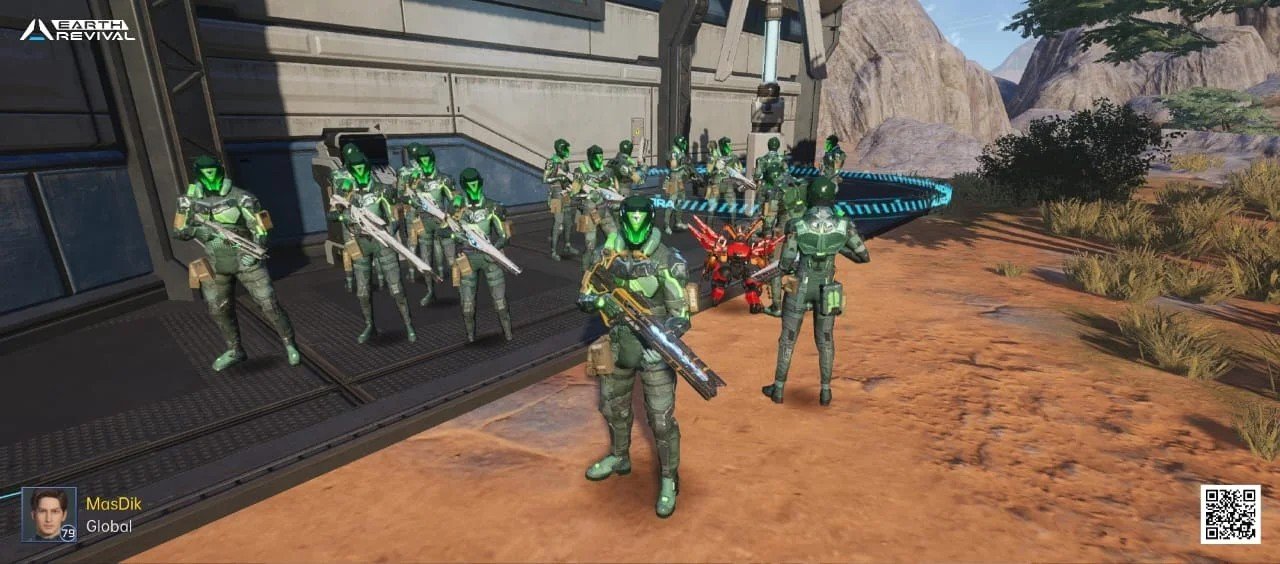Select the MasDik player name label
Viewport: 1280px width, 564px height.
pyautogui.click(x=113, y=504)
